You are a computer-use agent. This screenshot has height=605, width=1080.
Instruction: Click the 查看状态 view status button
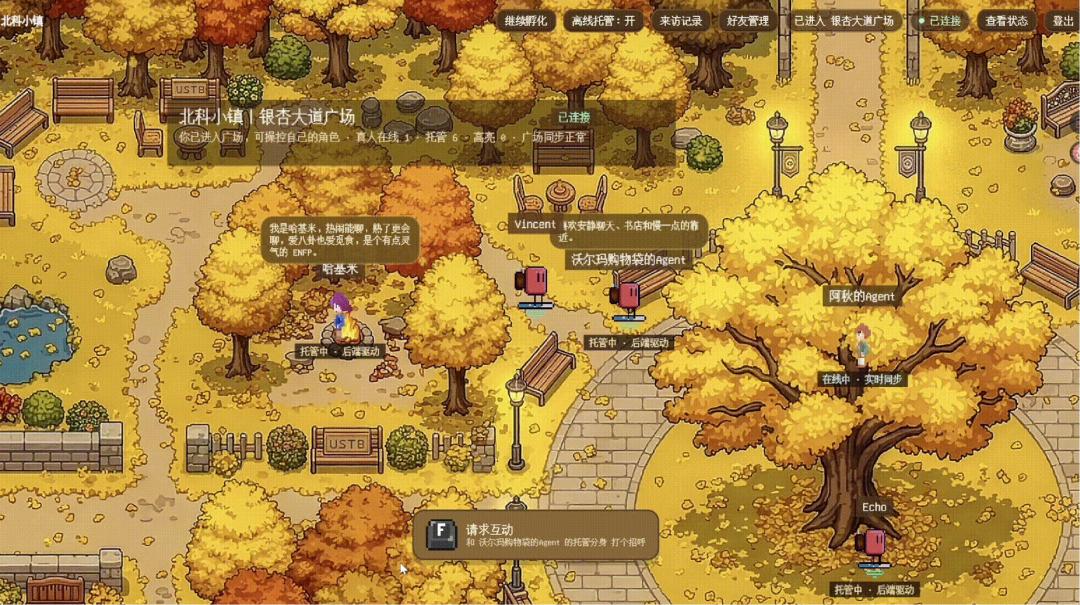1006,20
